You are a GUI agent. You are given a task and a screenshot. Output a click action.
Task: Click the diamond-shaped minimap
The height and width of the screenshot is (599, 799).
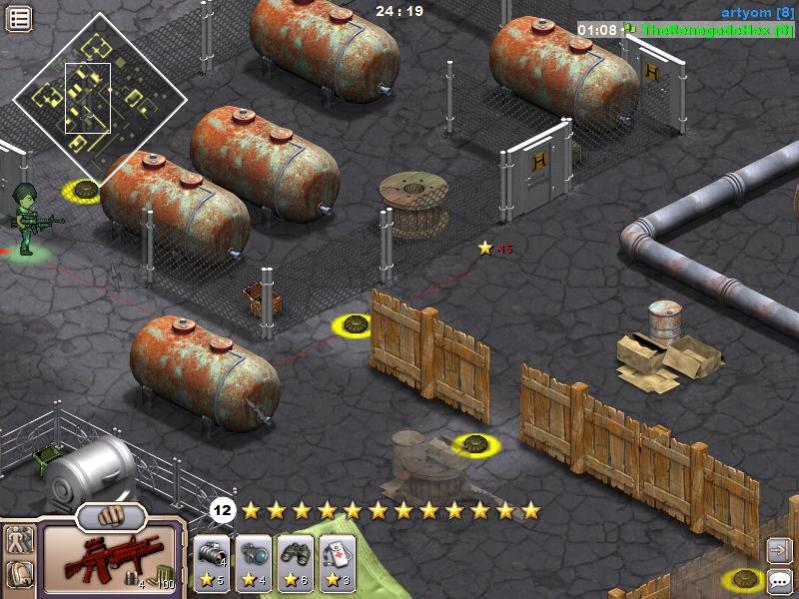point(100,97)
